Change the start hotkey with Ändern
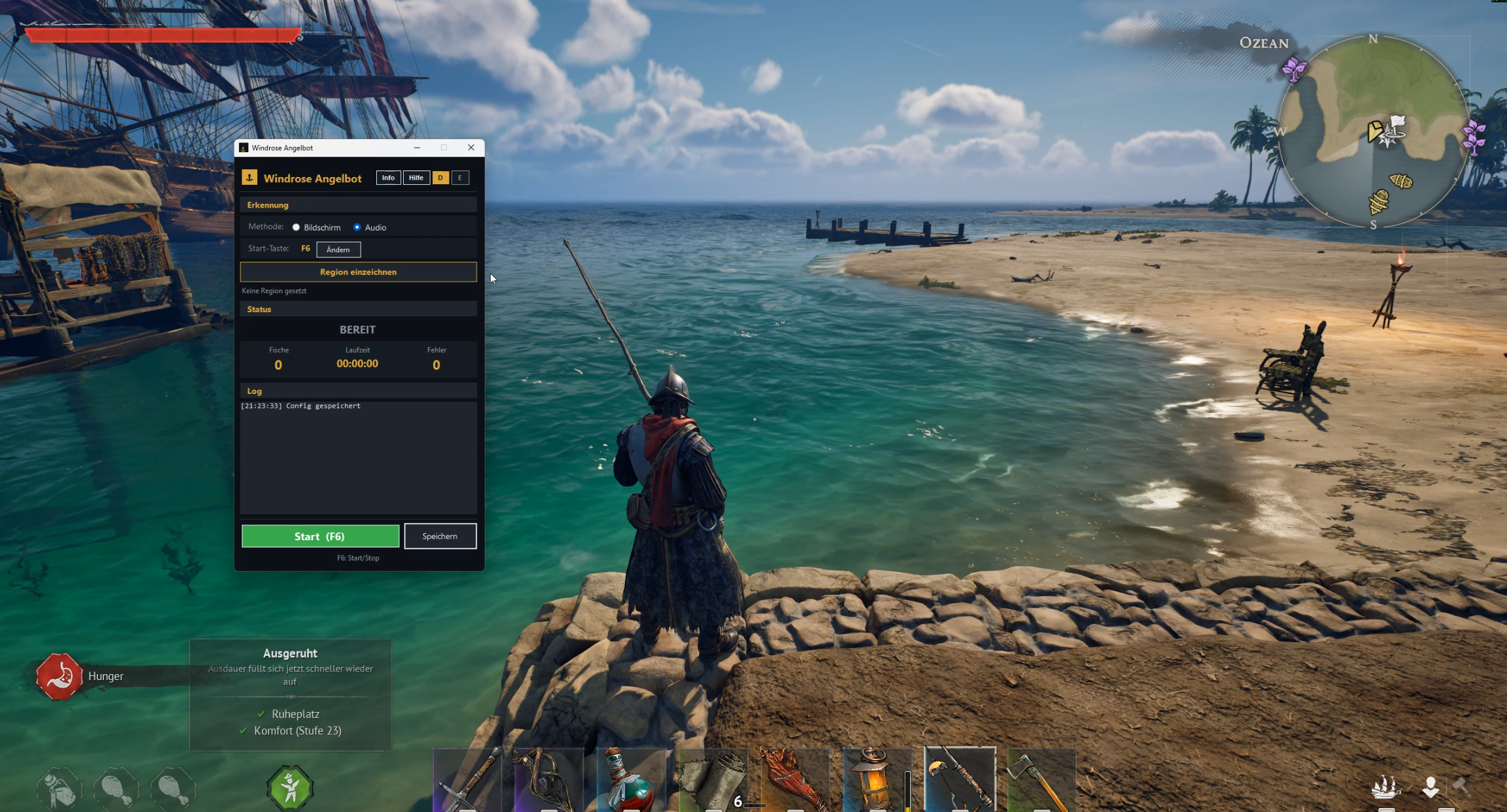The width and height of the screenshot is (1507, 812). tap(338, 250)
